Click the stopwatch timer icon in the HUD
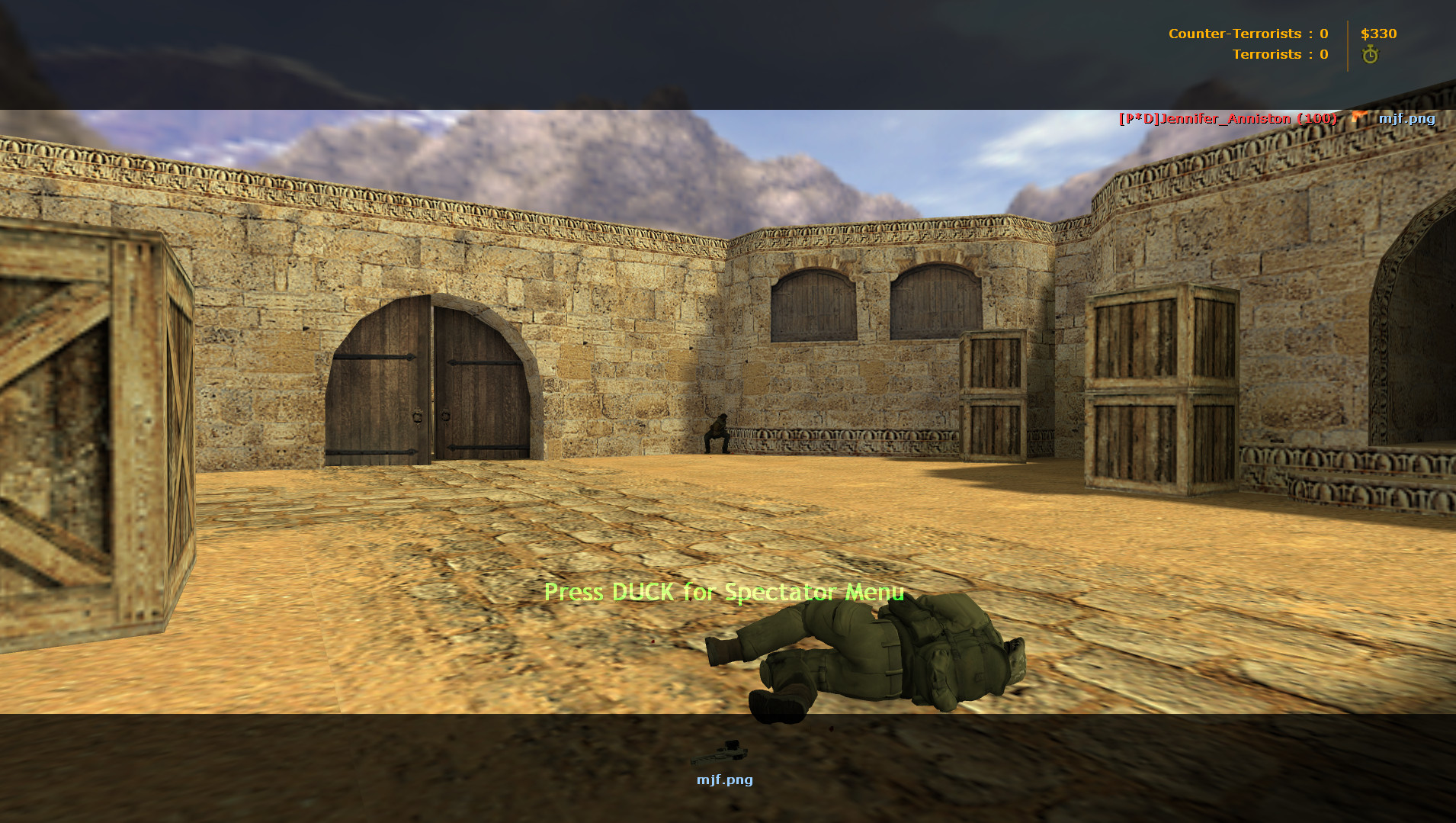This screenshot has height=823, width=1456. 1370,54
